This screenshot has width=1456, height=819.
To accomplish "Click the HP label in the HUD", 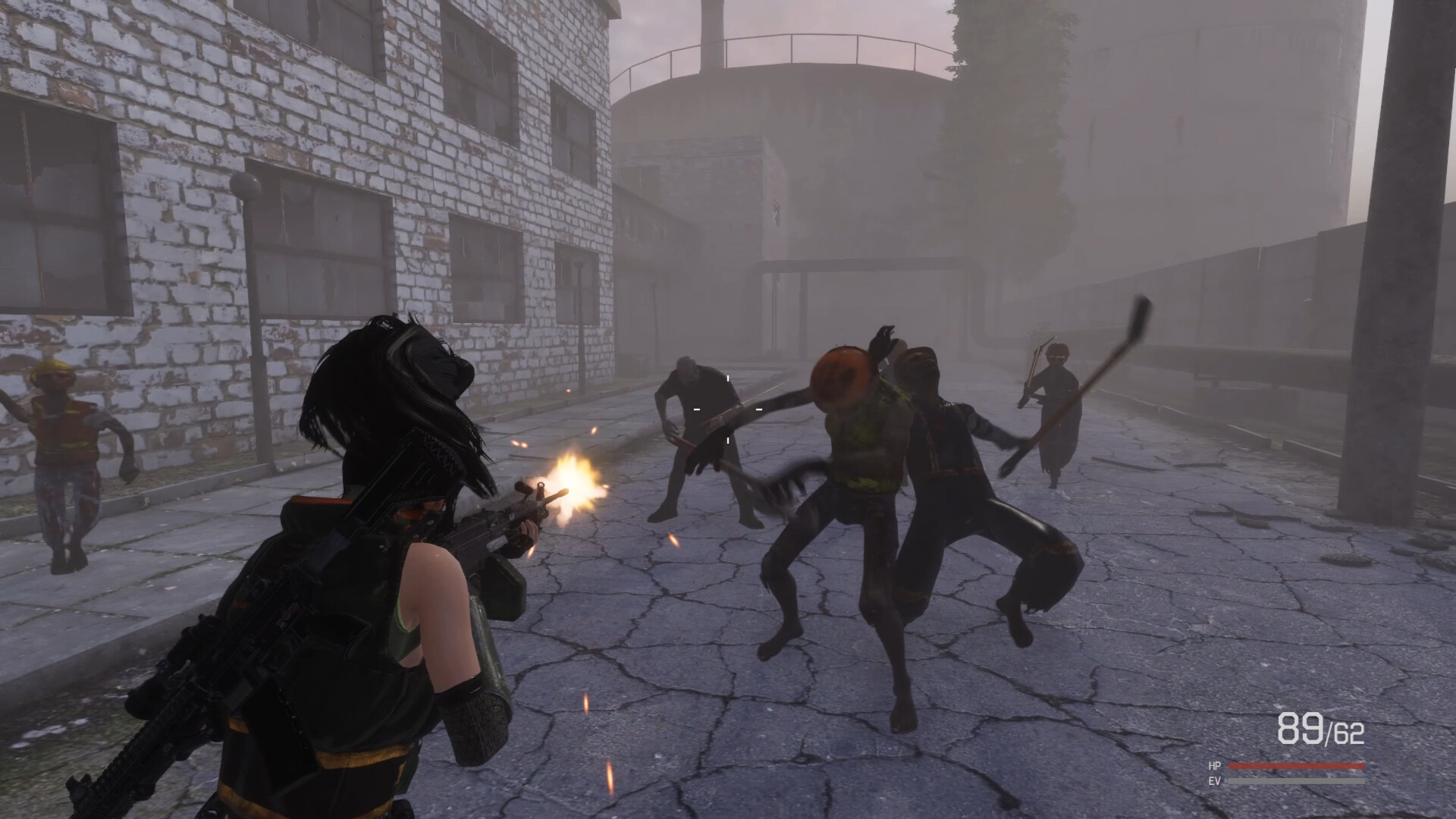I will pyautogui.click(x=1216, y=766).
